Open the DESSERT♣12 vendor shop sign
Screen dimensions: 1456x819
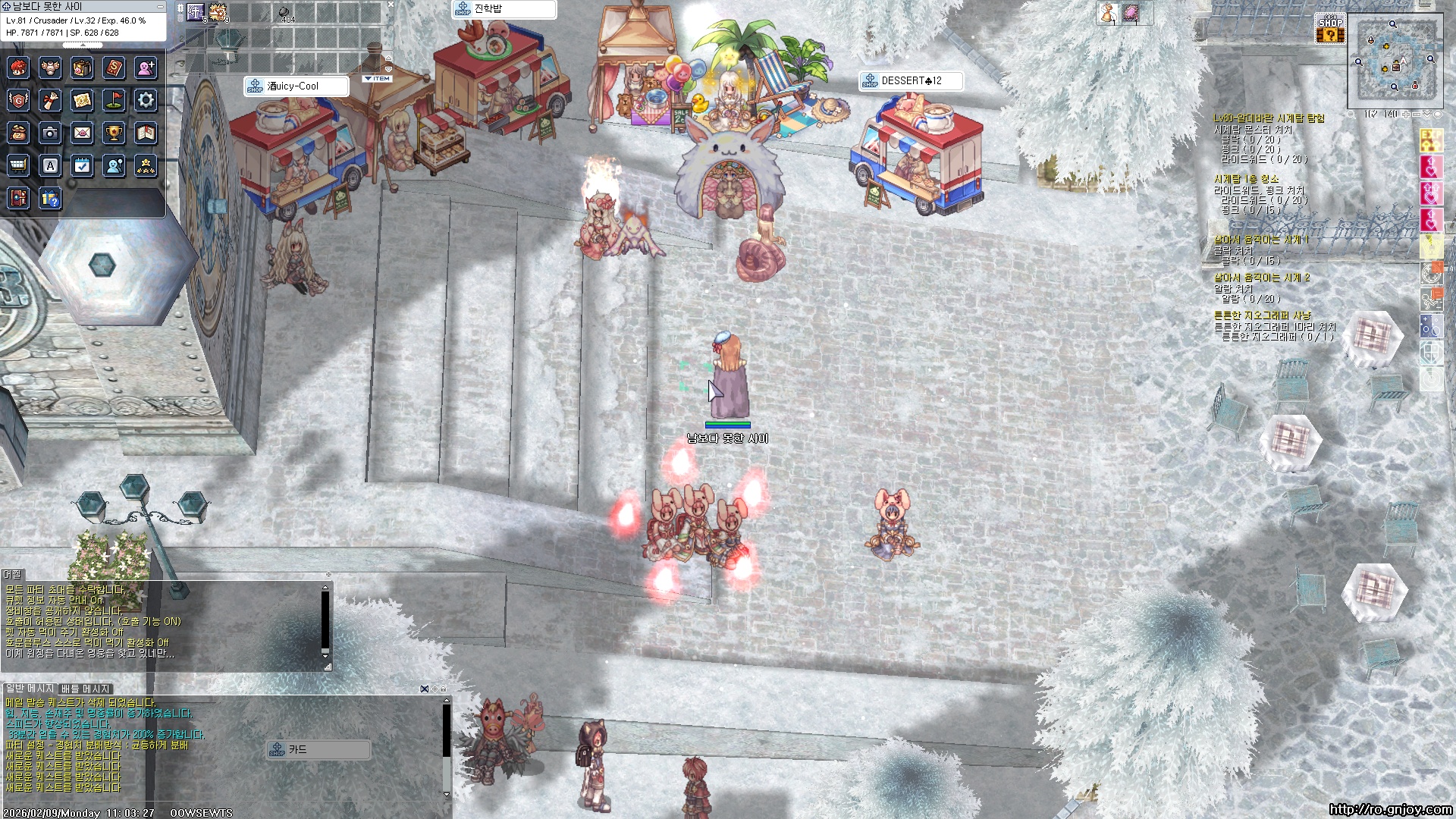click(911, 81)
